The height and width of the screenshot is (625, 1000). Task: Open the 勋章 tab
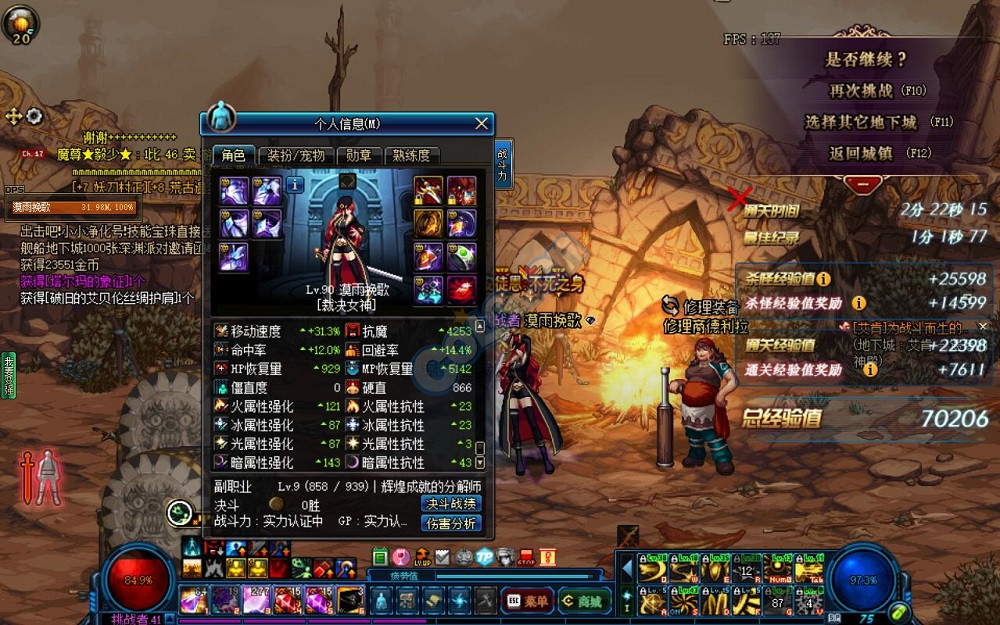coord(359,155)
